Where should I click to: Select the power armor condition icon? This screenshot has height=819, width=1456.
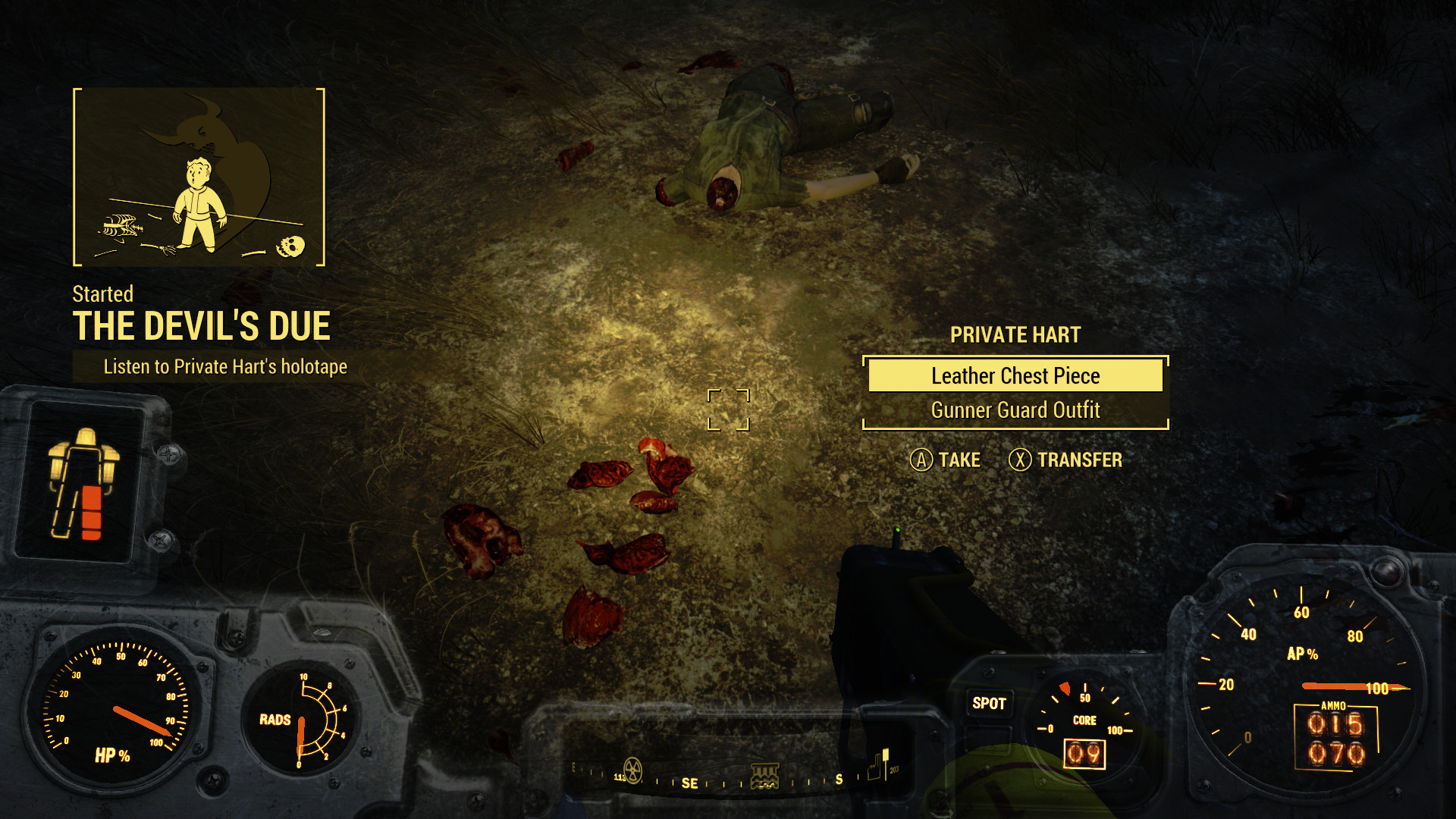83,483
